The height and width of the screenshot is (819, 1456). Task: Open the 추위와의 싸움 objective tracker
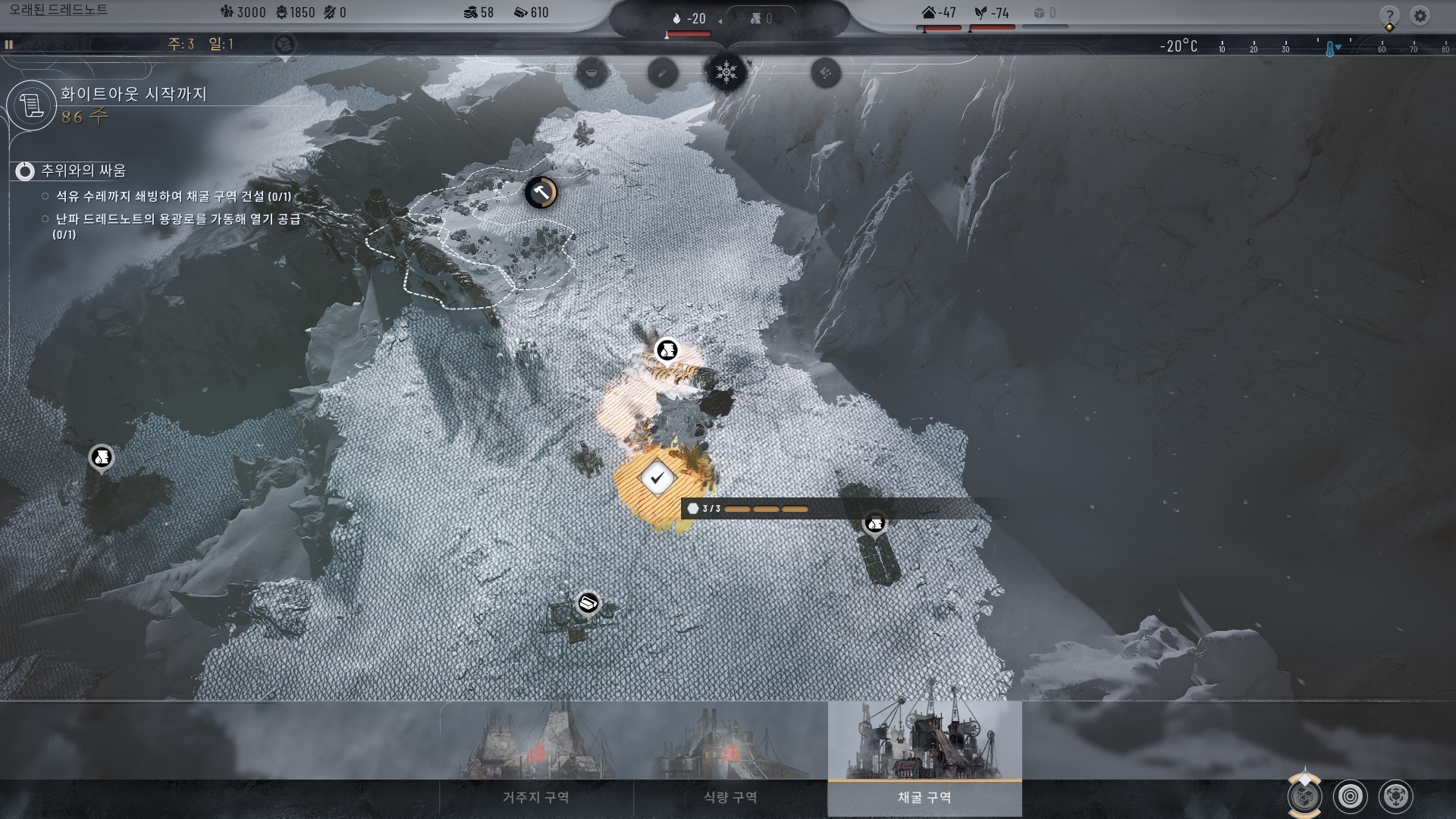25,171
